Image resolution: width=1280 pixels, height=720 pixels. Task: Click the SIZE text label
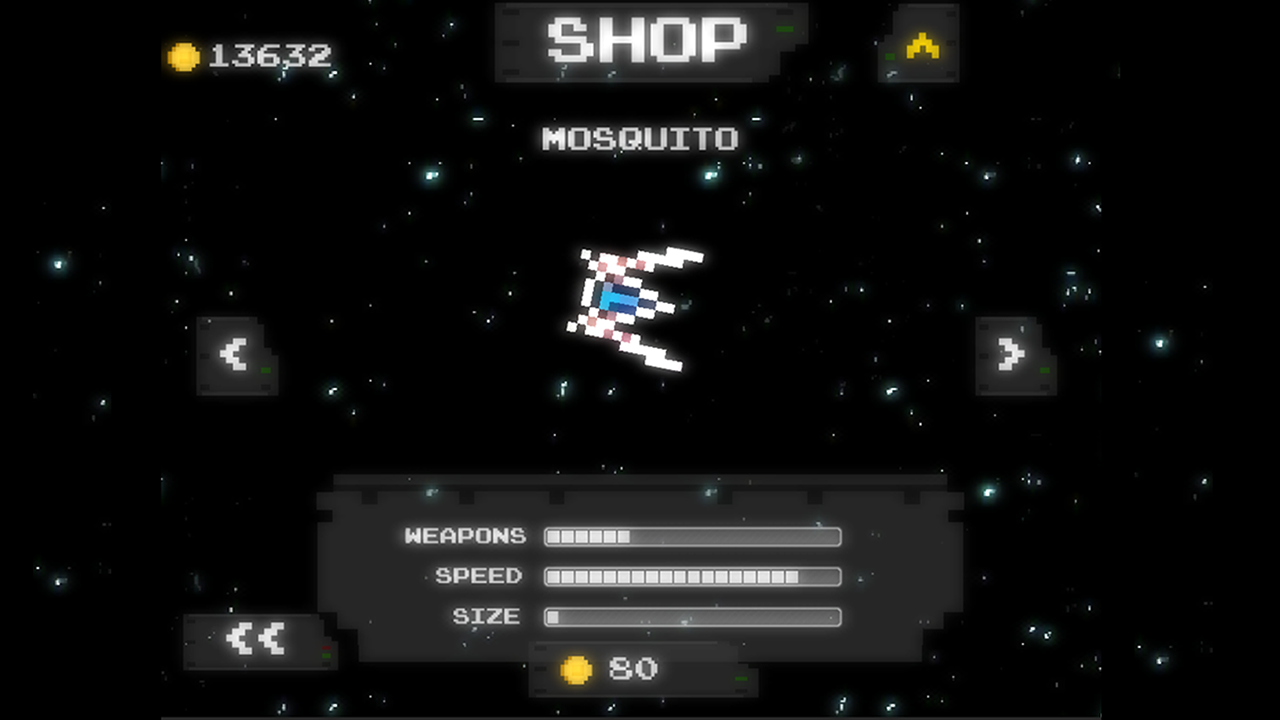coord(489,617)
